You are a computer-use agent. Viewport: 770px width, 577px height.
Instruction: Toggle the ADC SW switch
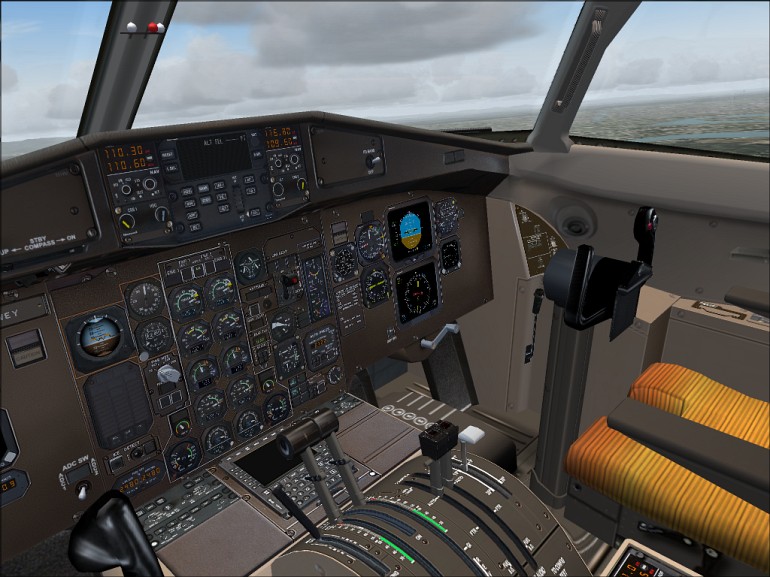(x=83, y=488)
